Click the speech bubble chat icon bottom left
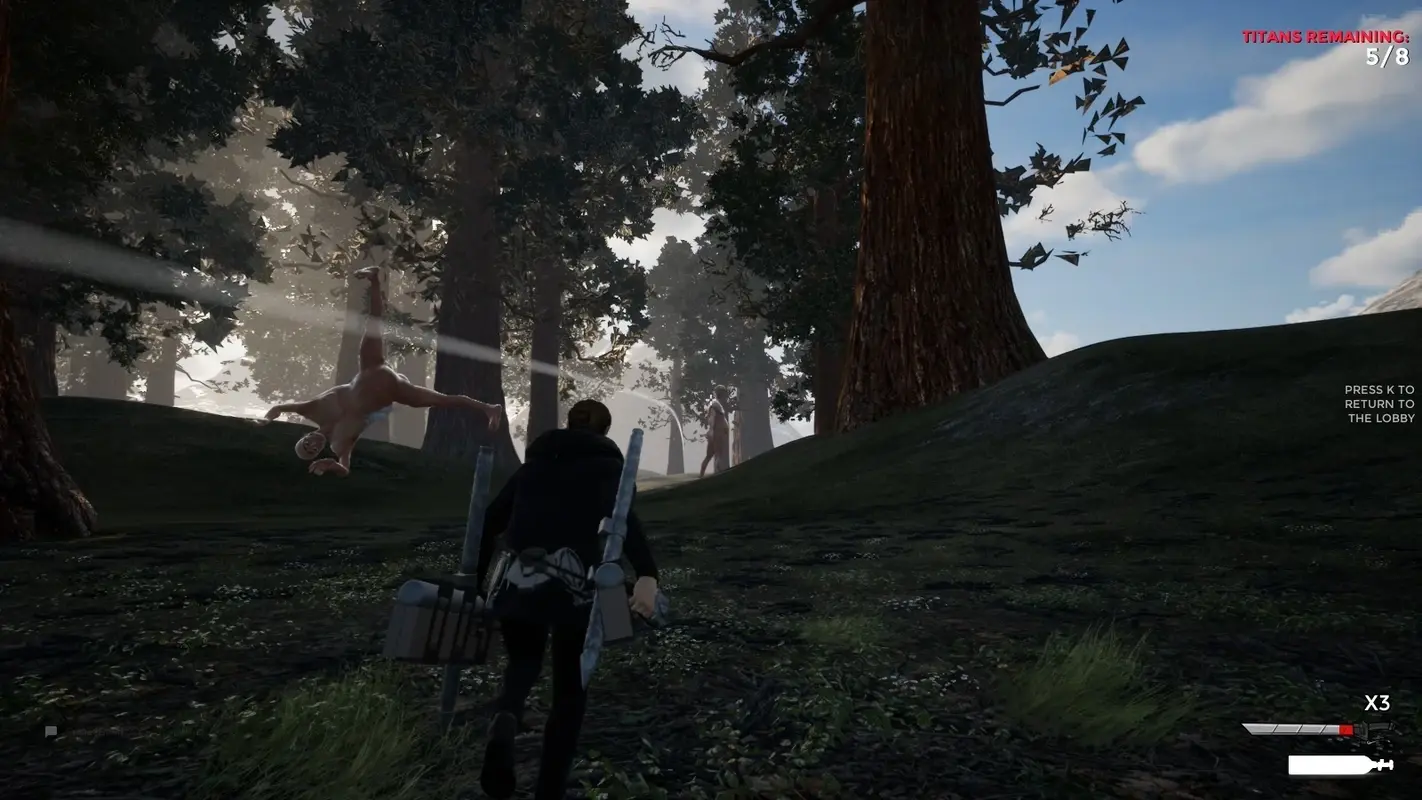 click(x=51, y=730)
